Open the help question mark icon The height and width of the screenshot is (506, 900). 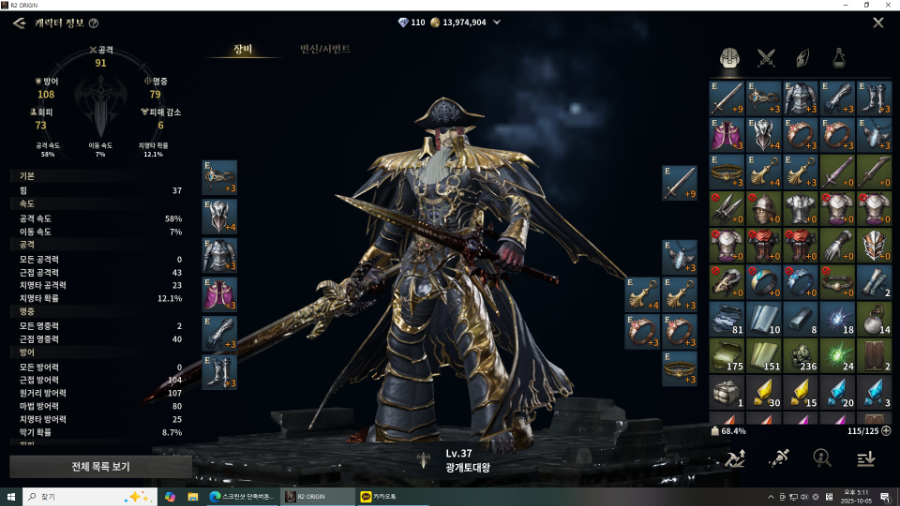tap(93, 23)
